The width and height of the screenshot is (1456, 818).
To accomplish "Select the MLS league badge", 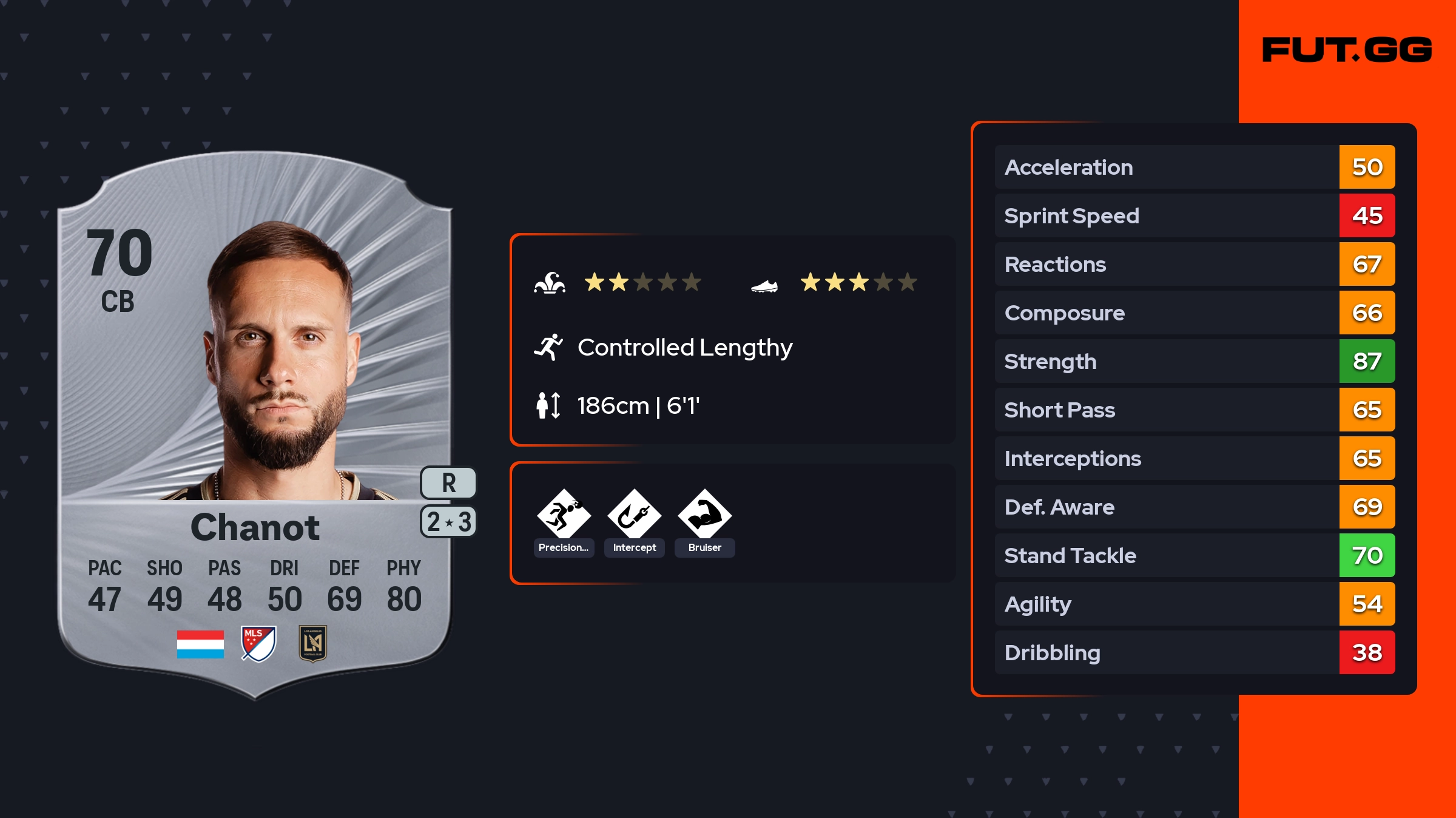I will tap(258, 643).
